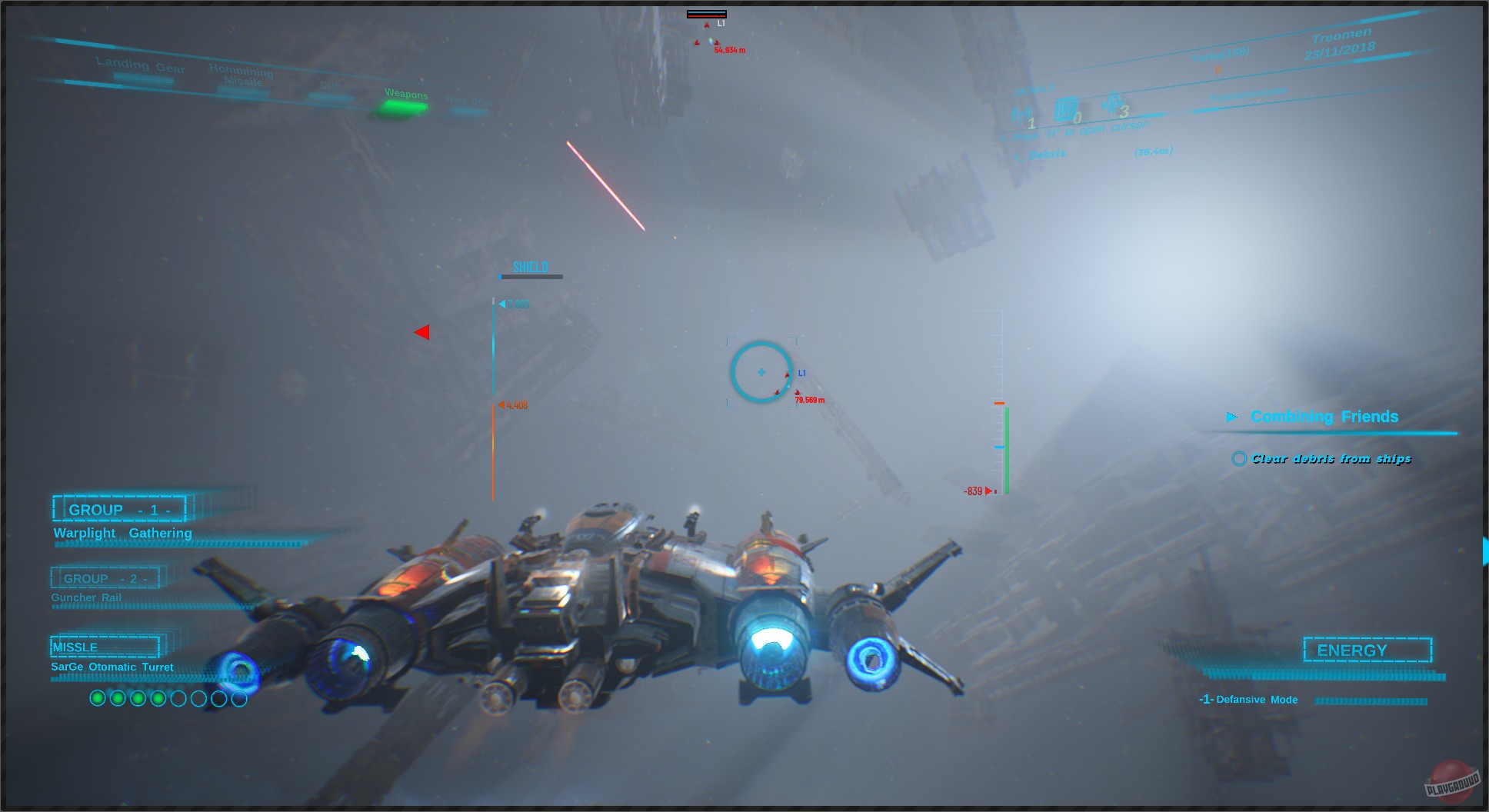Select the GROUP -2- Guncher Rail tab
The image size is (1489, 812).
(x=106, y=577)
